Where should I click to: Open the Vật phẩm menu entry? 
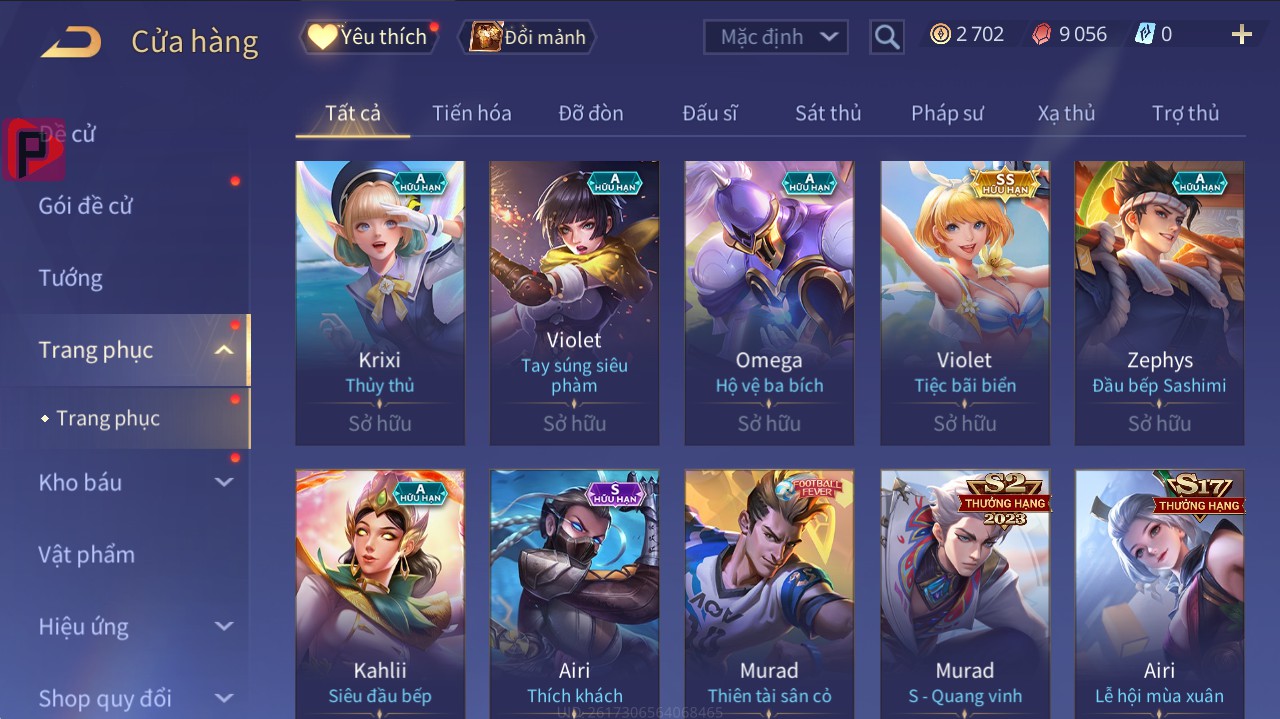[x=86, y=554]
